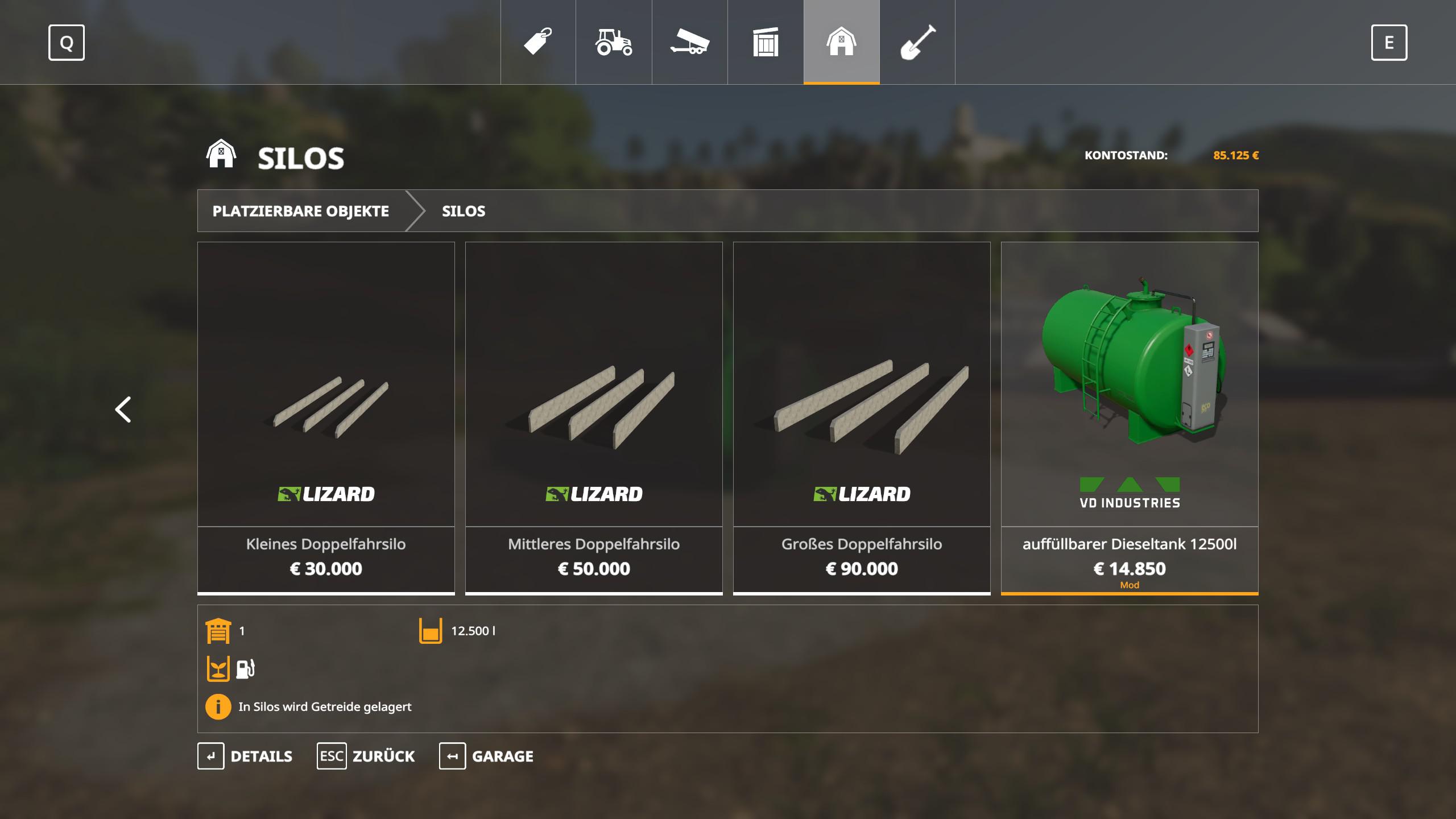Open the shovel landscaping tab

(x=917, y=42)
